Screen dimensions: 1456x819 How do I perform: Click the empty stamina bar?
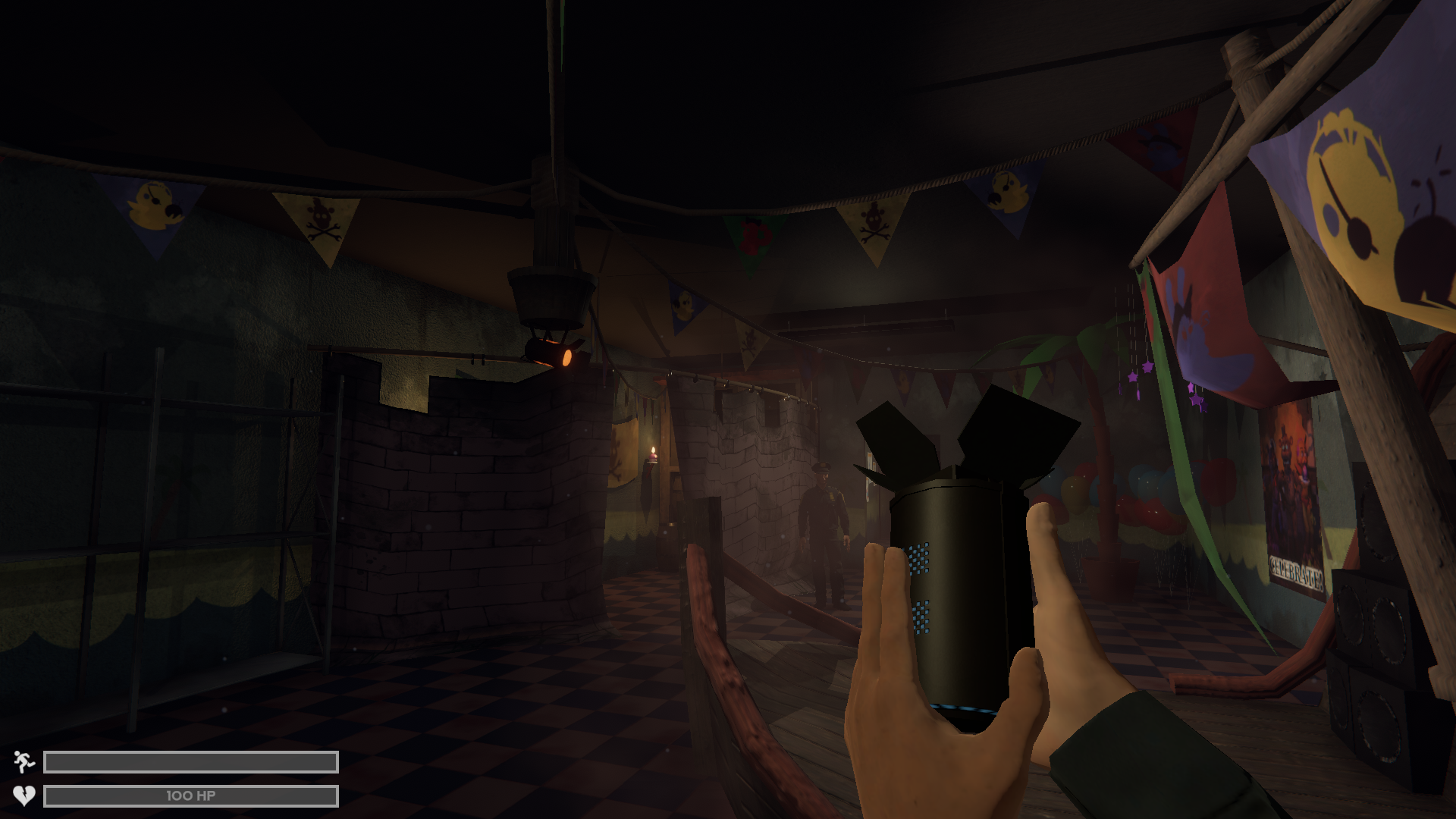click(x=190, y=761)
